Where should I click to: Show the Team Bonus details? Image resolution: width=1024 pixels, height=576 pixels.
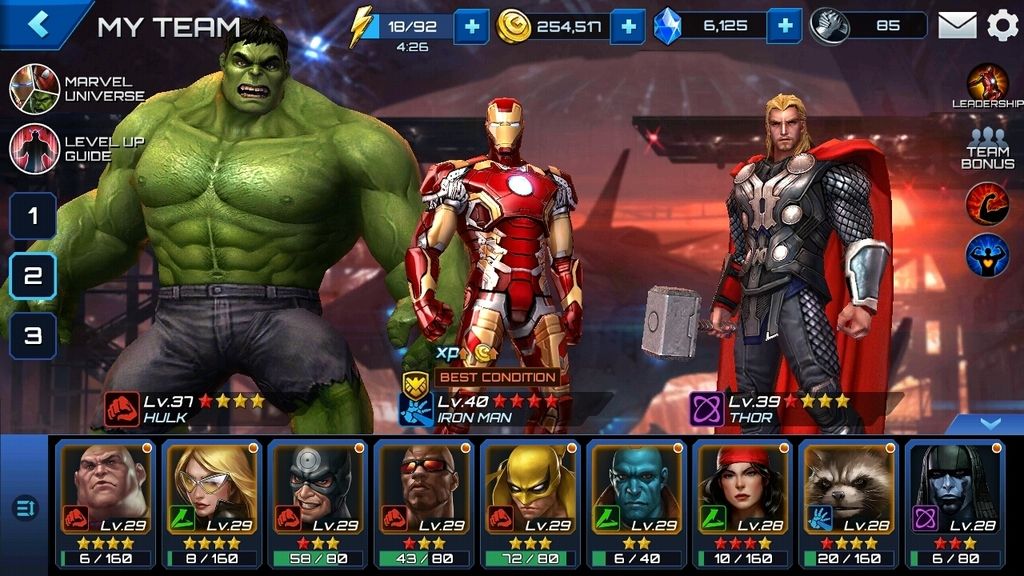pyautogui.click(x=987, y=148)
